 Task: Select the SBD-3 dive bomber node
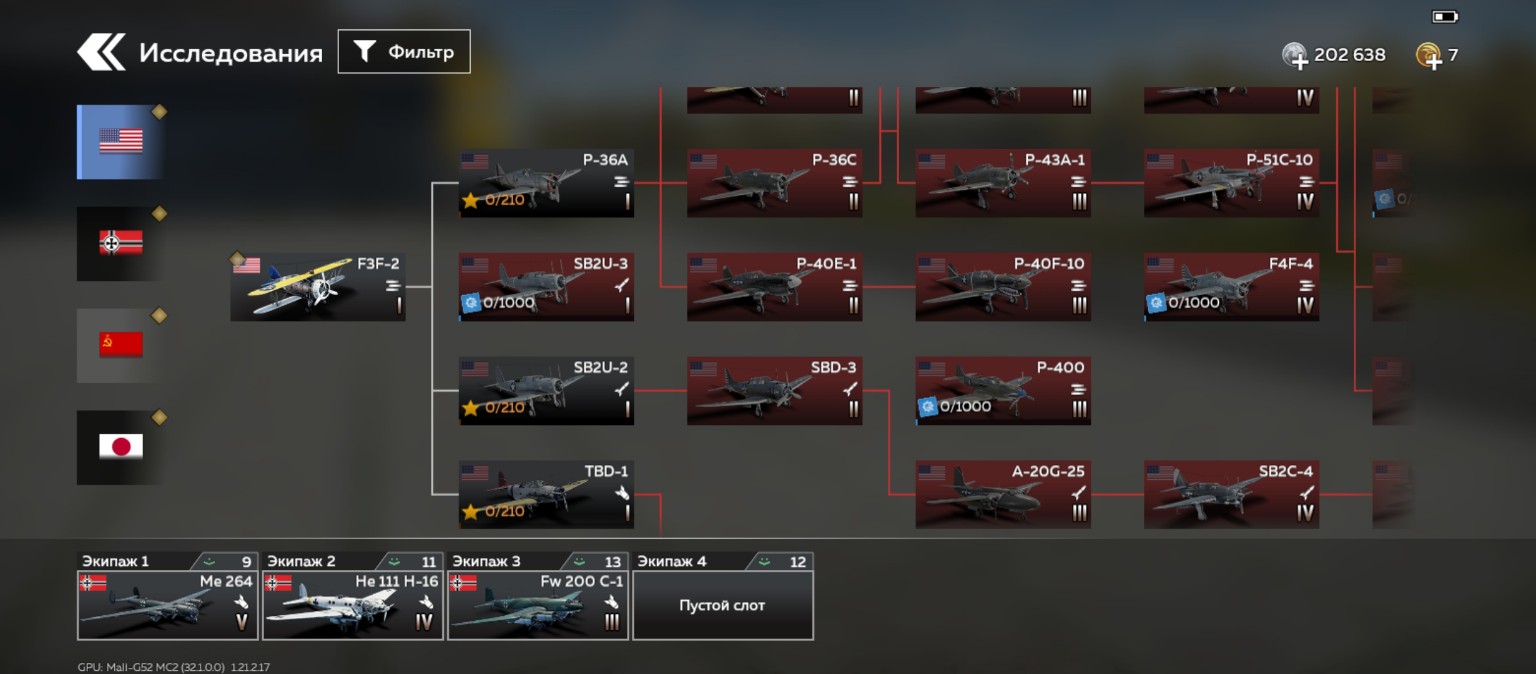pos(774,391)
